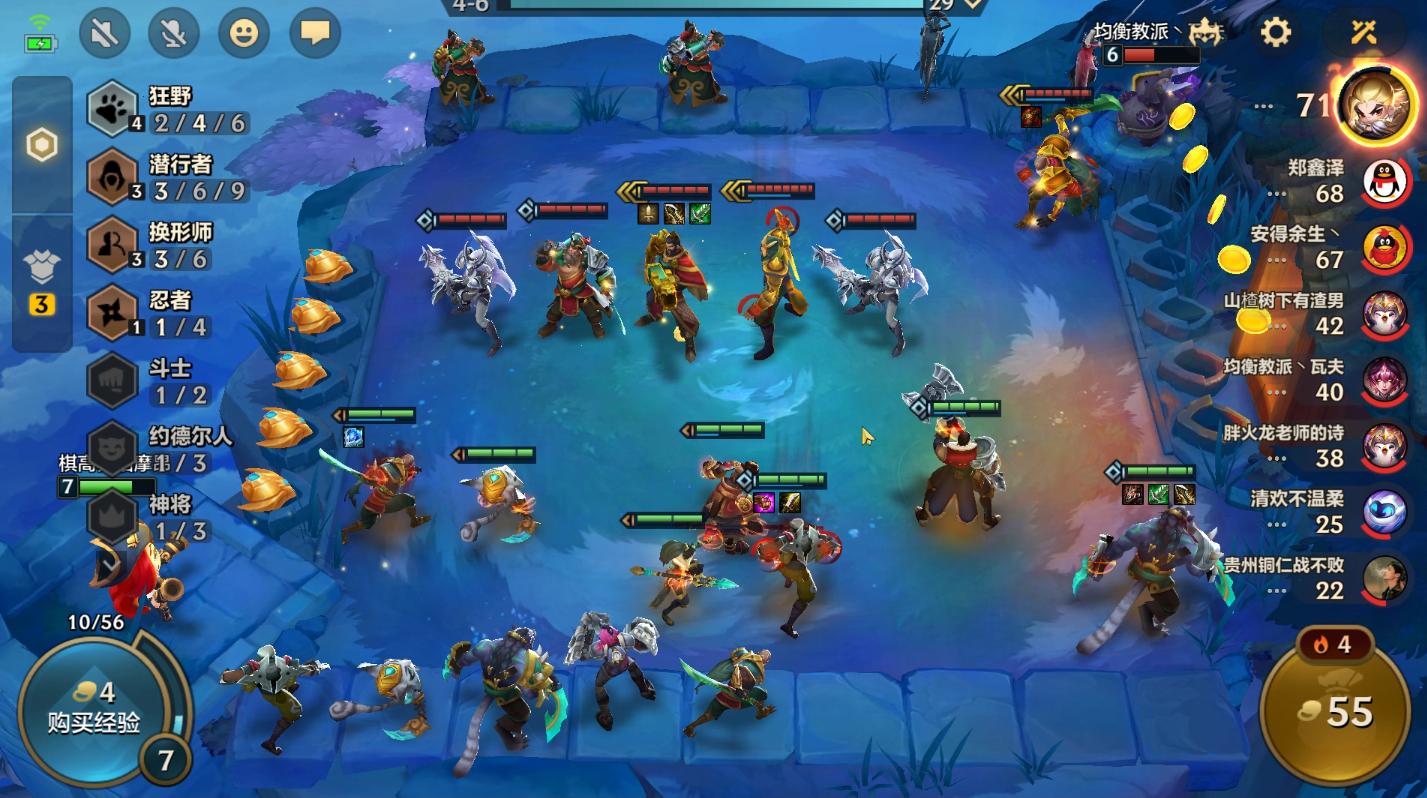Switch to the item inventory tab
The height and width of the screenshot is (798, 1427).
pyautogui.click(x=42, y=281)
